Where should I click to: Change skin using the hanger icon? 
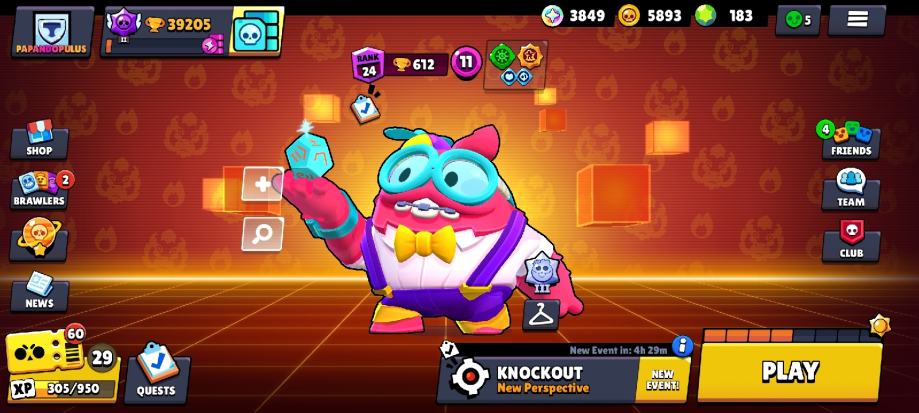540,314
